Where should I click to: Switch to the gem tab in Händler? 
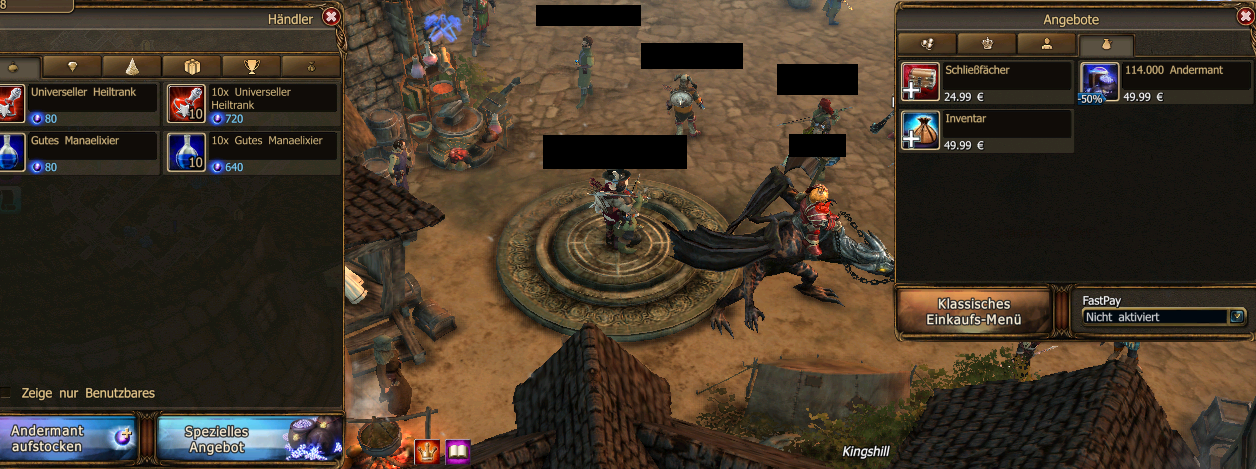coord(73,67)
